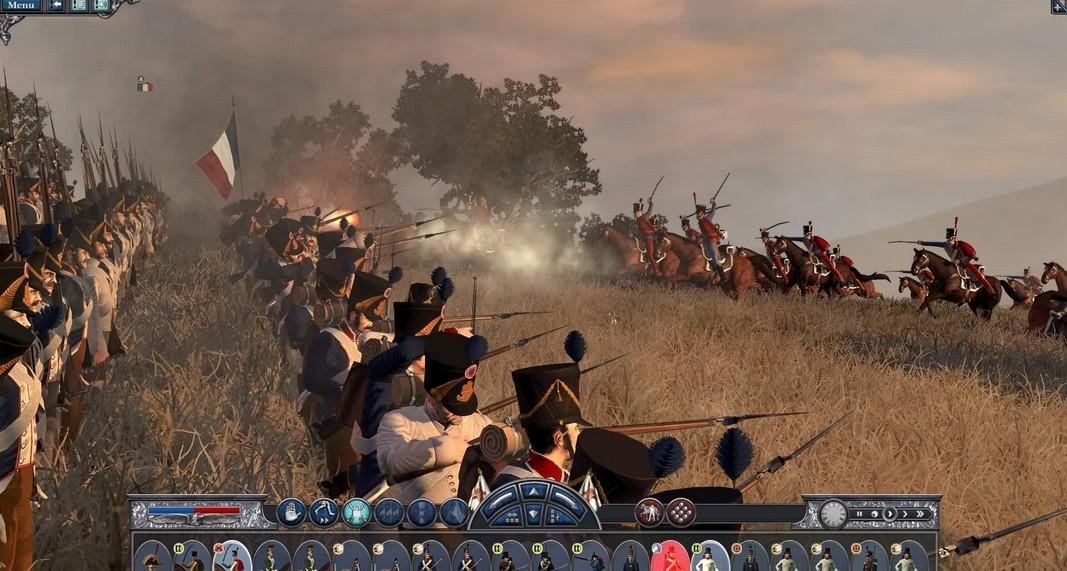Activate the halt order (open hand icon)
This screenshot has height=571, width=1067.
291,512
